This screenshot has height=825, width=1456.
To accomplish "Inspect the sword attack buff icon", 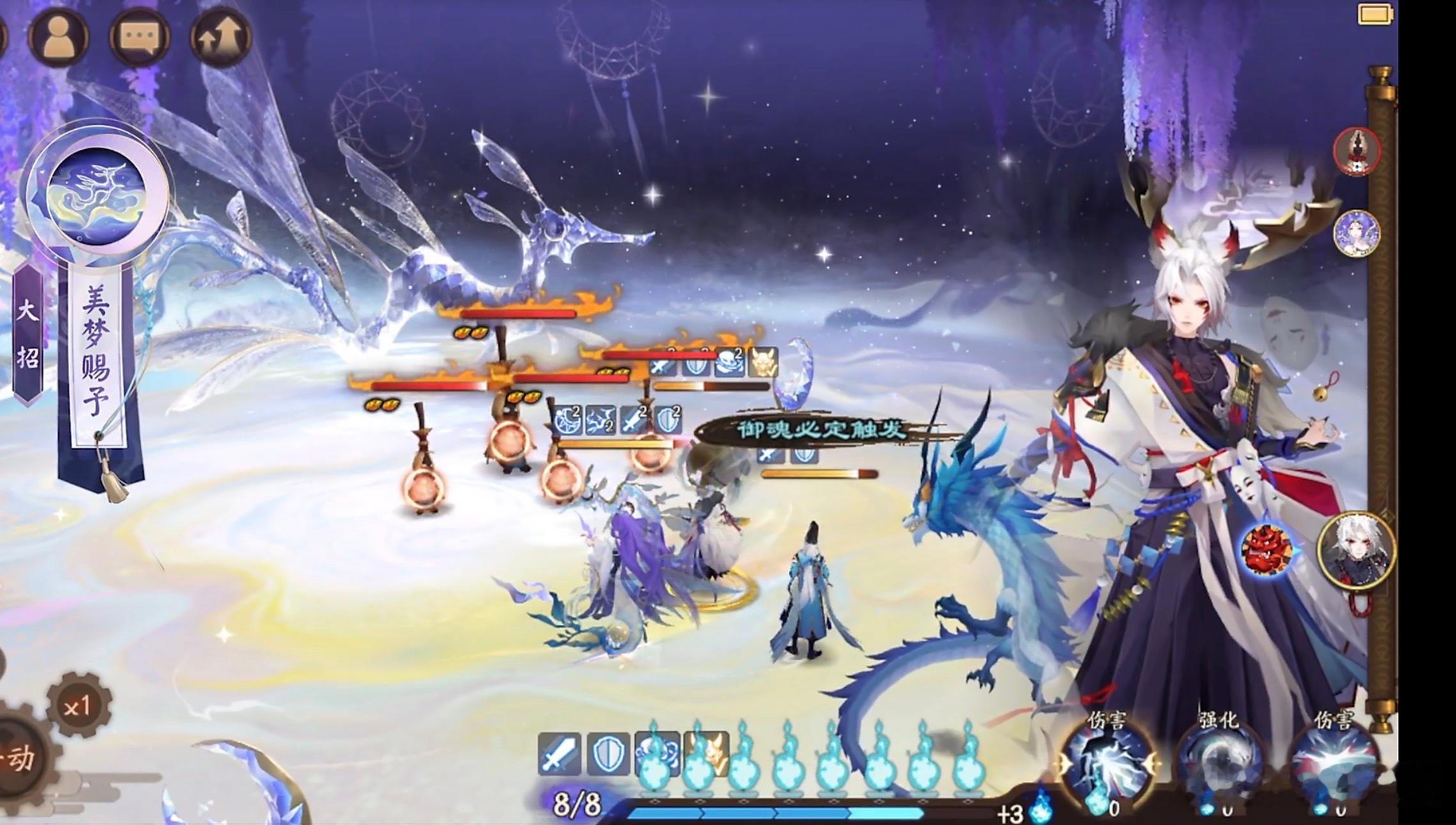I will point(559,755).
